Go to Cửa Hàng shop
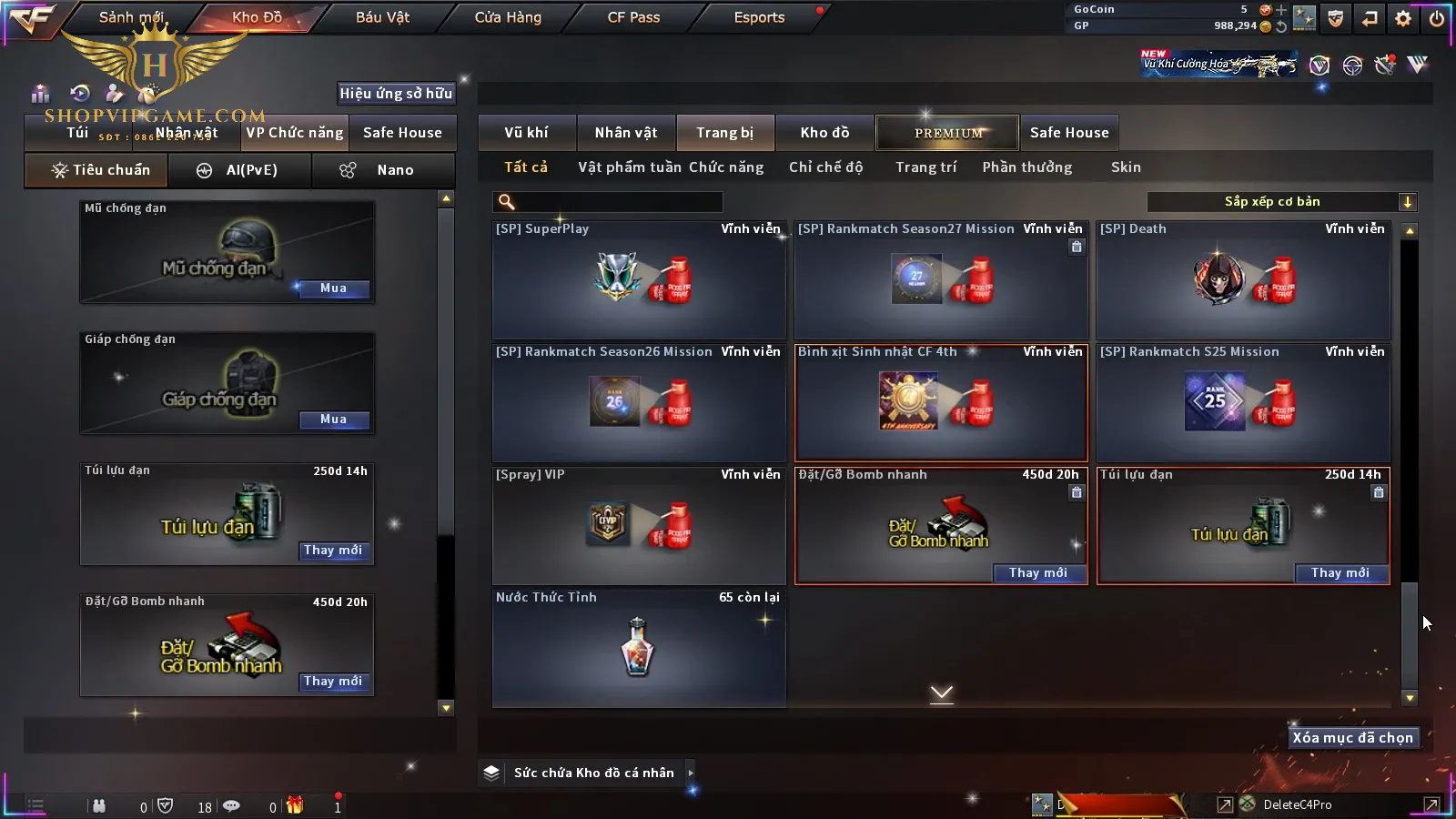Screen dimensions: 1456x819 point(508,17)
